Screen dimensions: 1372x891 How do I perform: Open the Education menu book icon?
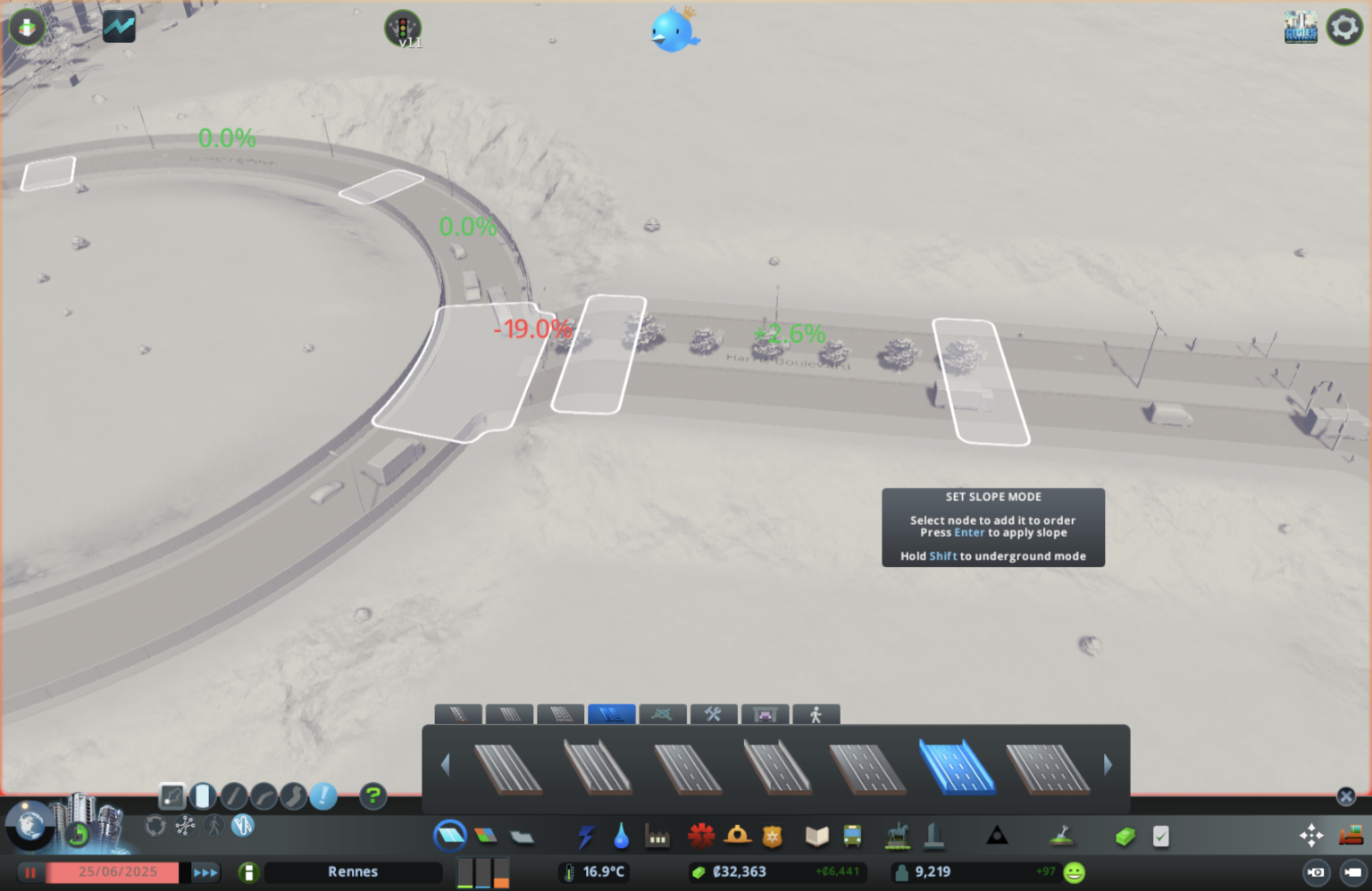tap(815, 836)
